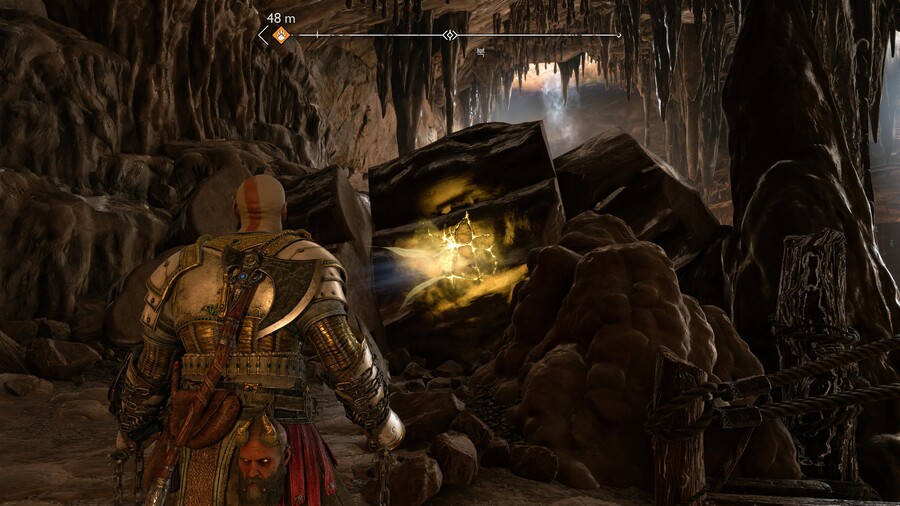
Task: Click the diamond center marker on compass bar
Action: [x=450, y=35]
